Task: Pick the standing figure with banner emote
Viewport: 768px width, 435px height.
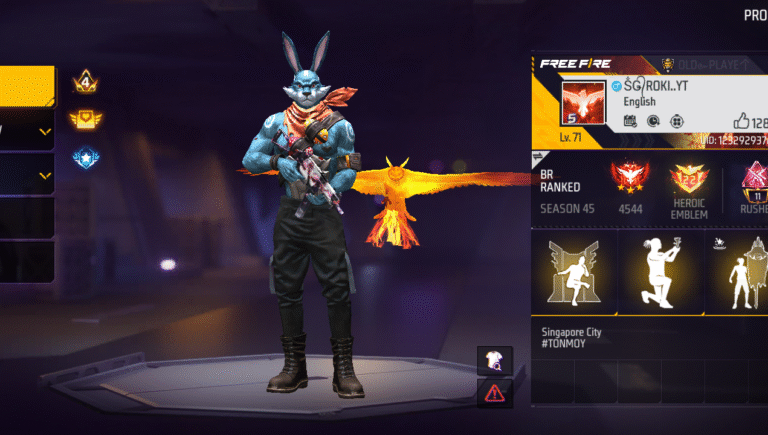Action: point(739,271)
